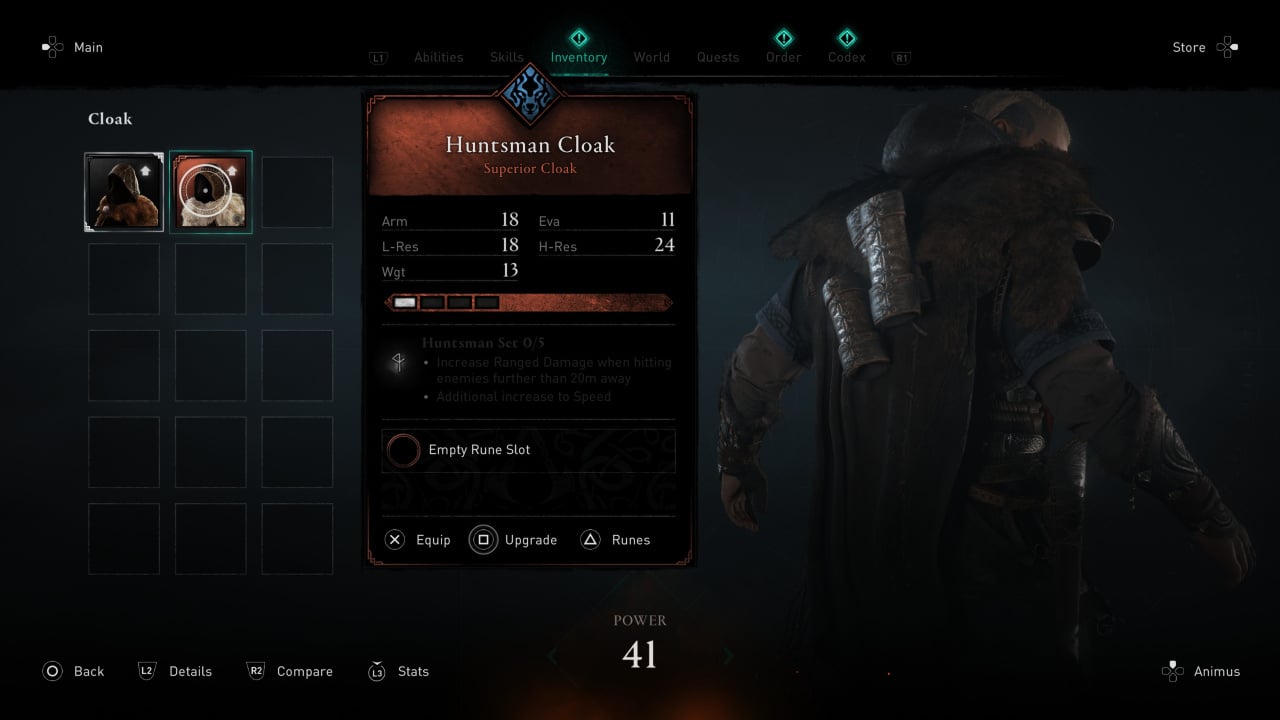Upgrade the Huntsman Cloak
Screen dimensions: 1280x720
(x=514, y=540)
